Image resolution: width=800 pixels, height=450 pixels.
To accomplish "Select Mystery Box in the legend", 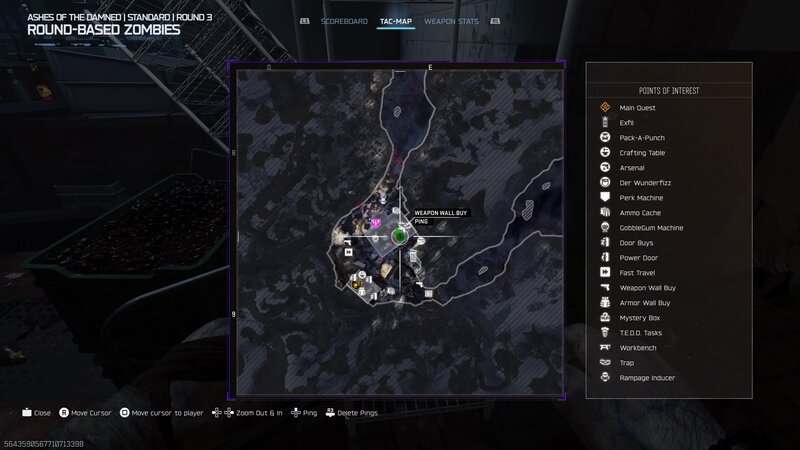I will click(639, 317).
